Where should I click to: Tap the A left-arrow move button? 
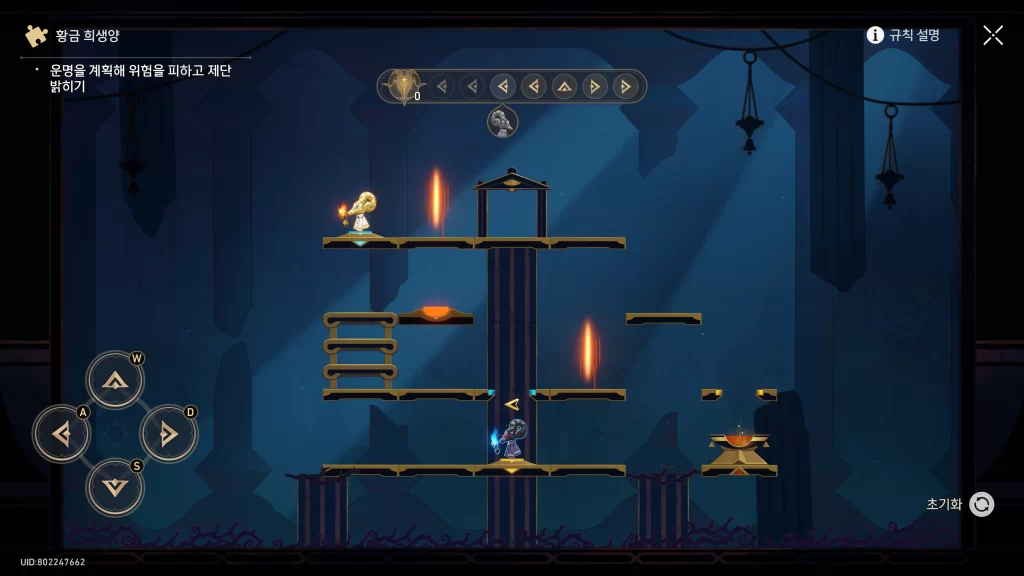(61, 434)
